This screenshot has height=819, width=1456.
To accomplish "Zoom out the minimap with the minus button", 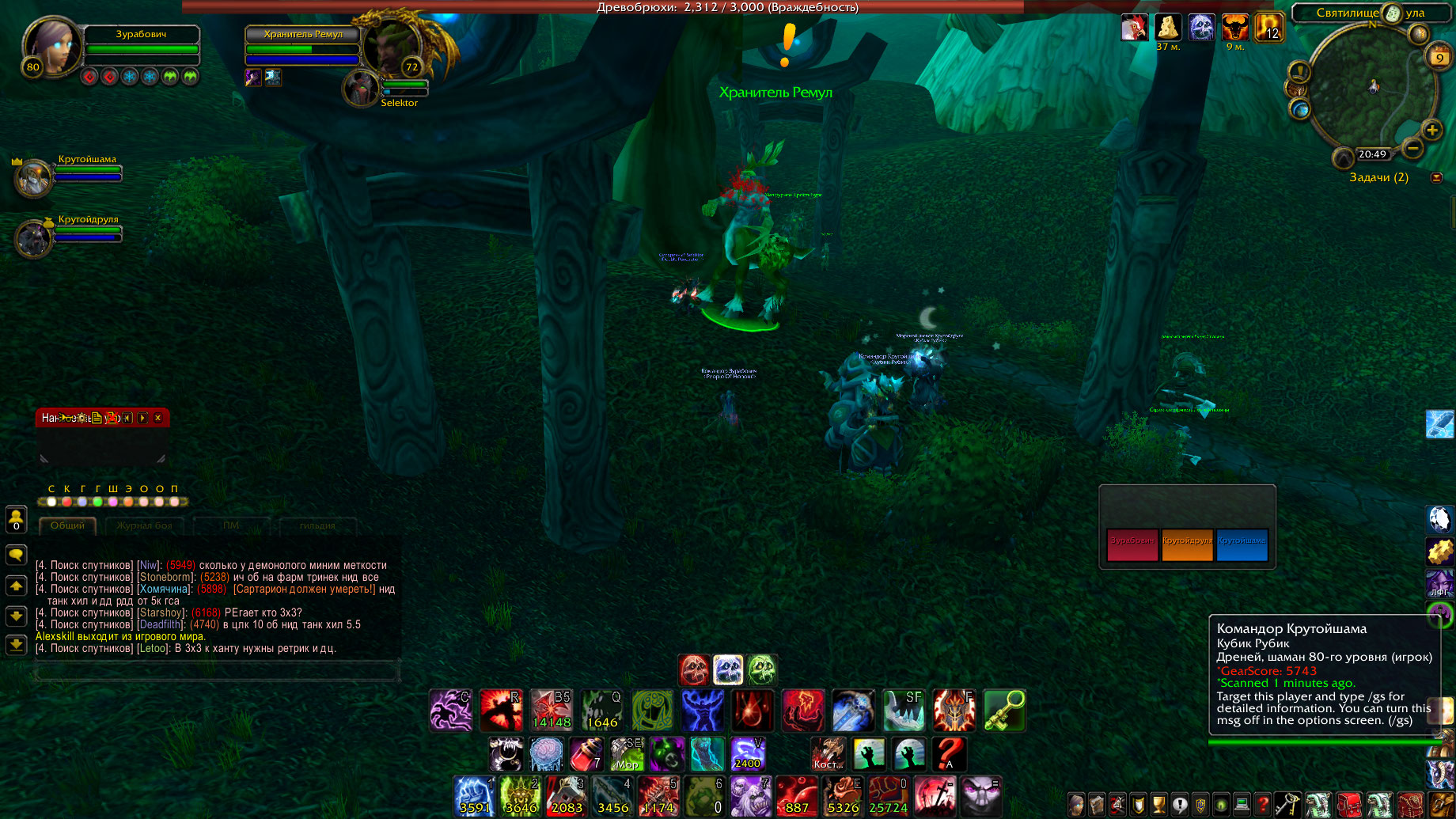I will coord(1412,148).
